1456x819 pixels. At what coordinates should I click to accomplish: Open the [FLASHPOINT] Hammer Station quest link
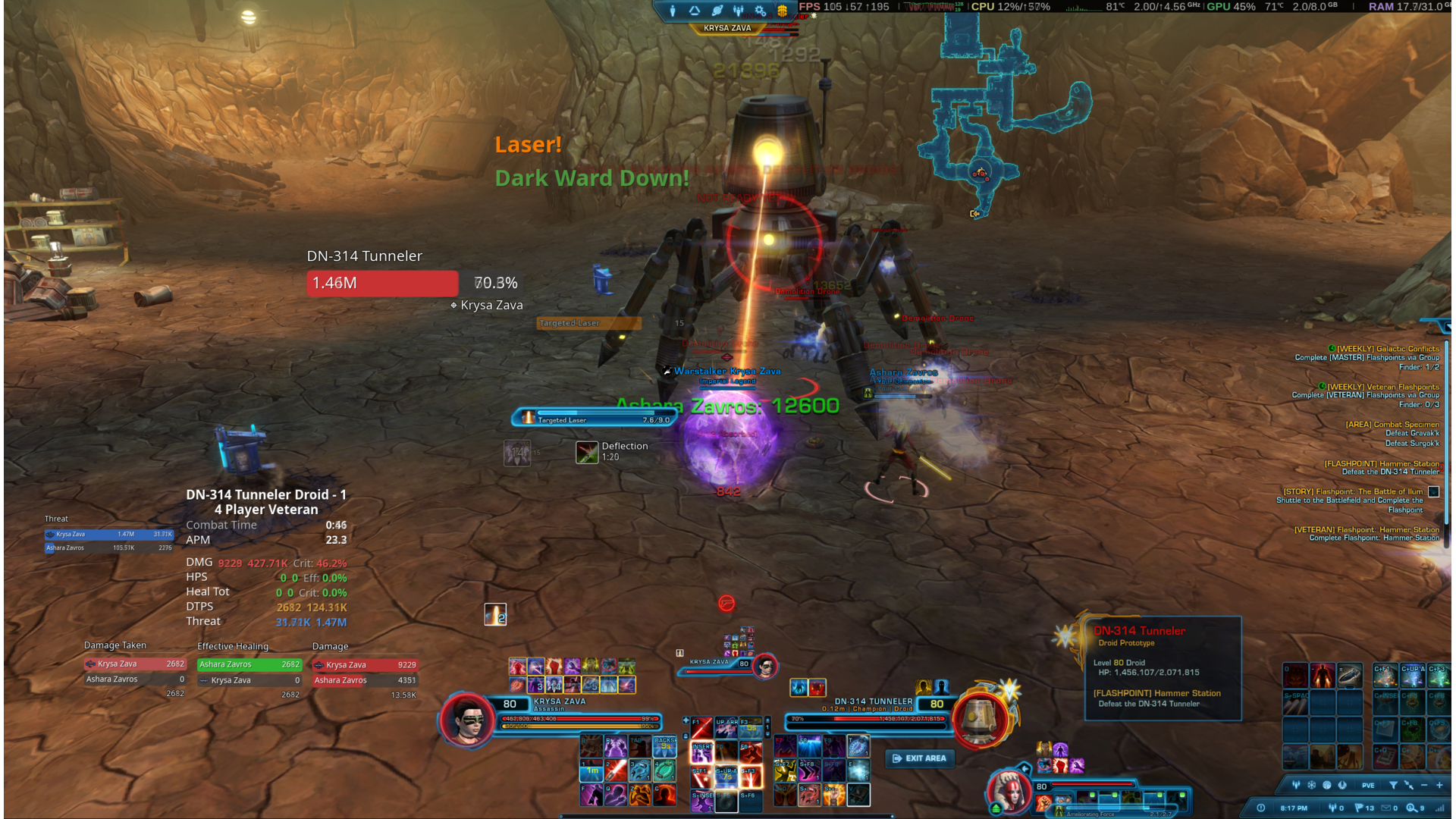[1382, 463]
